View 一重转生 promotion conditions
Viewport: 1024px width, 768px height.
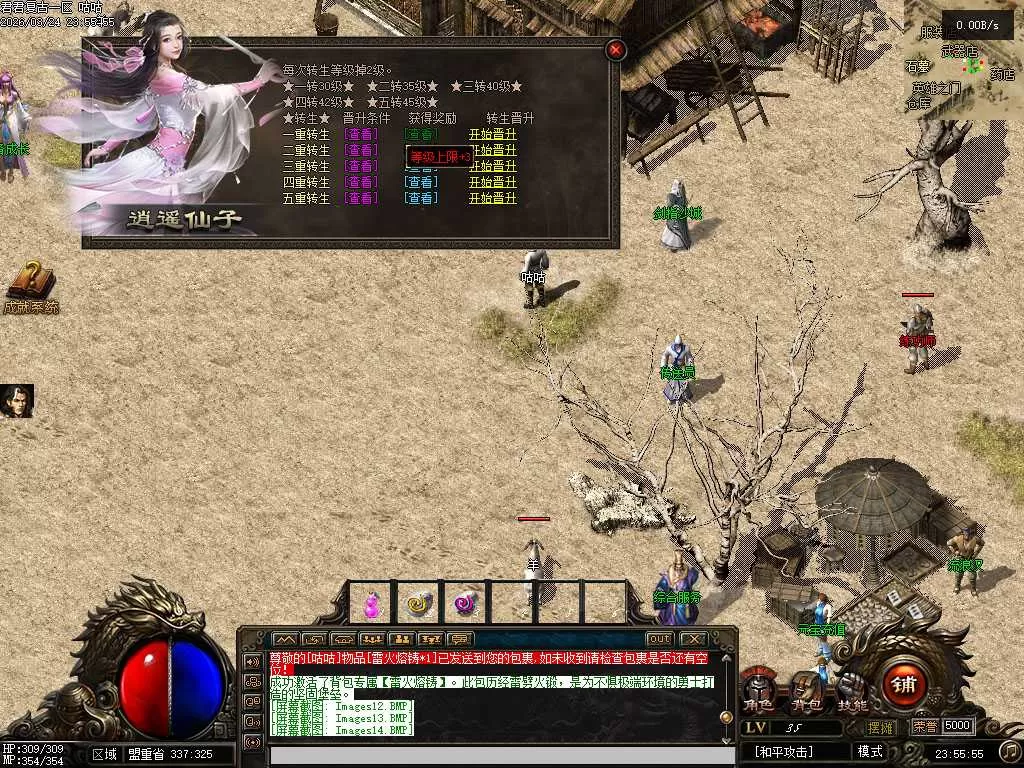[361, 134]
